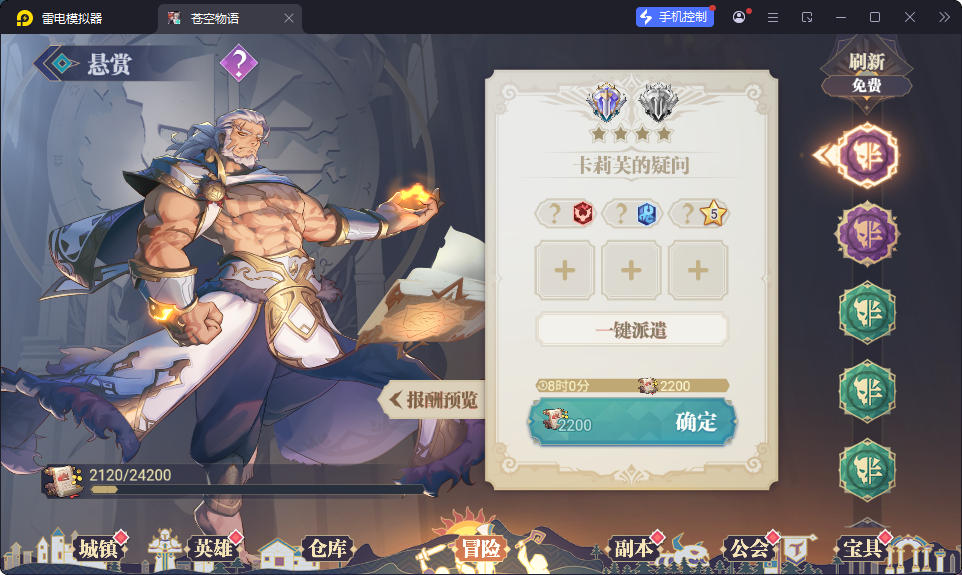Open the 报酬预览 reward preview
Image resolution: width=962 pixels, height=575 pixels.
432,400
